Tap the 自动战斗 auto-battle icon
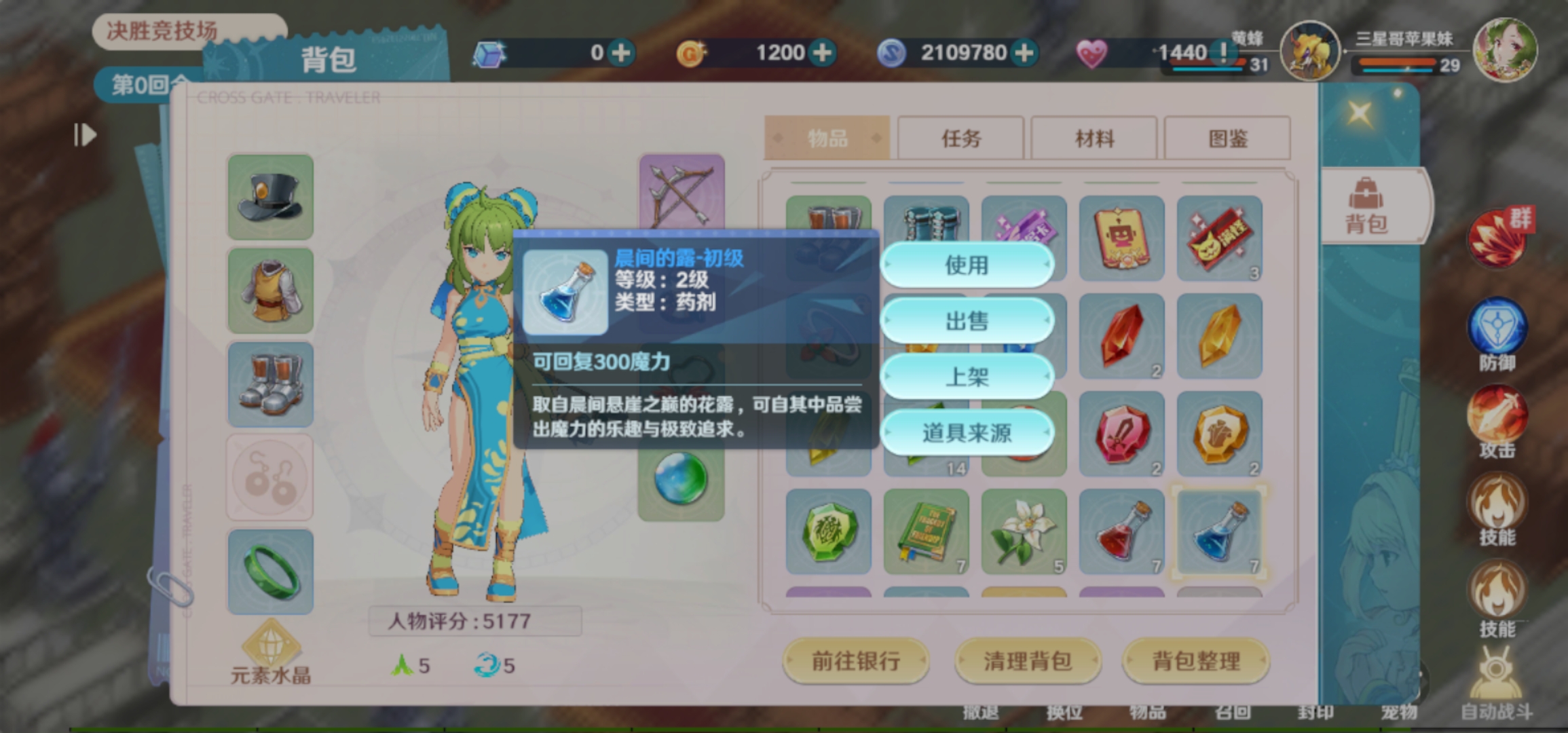Image resolution: width=1568 pixels, height=733 pixels. tap(1497, 672)
